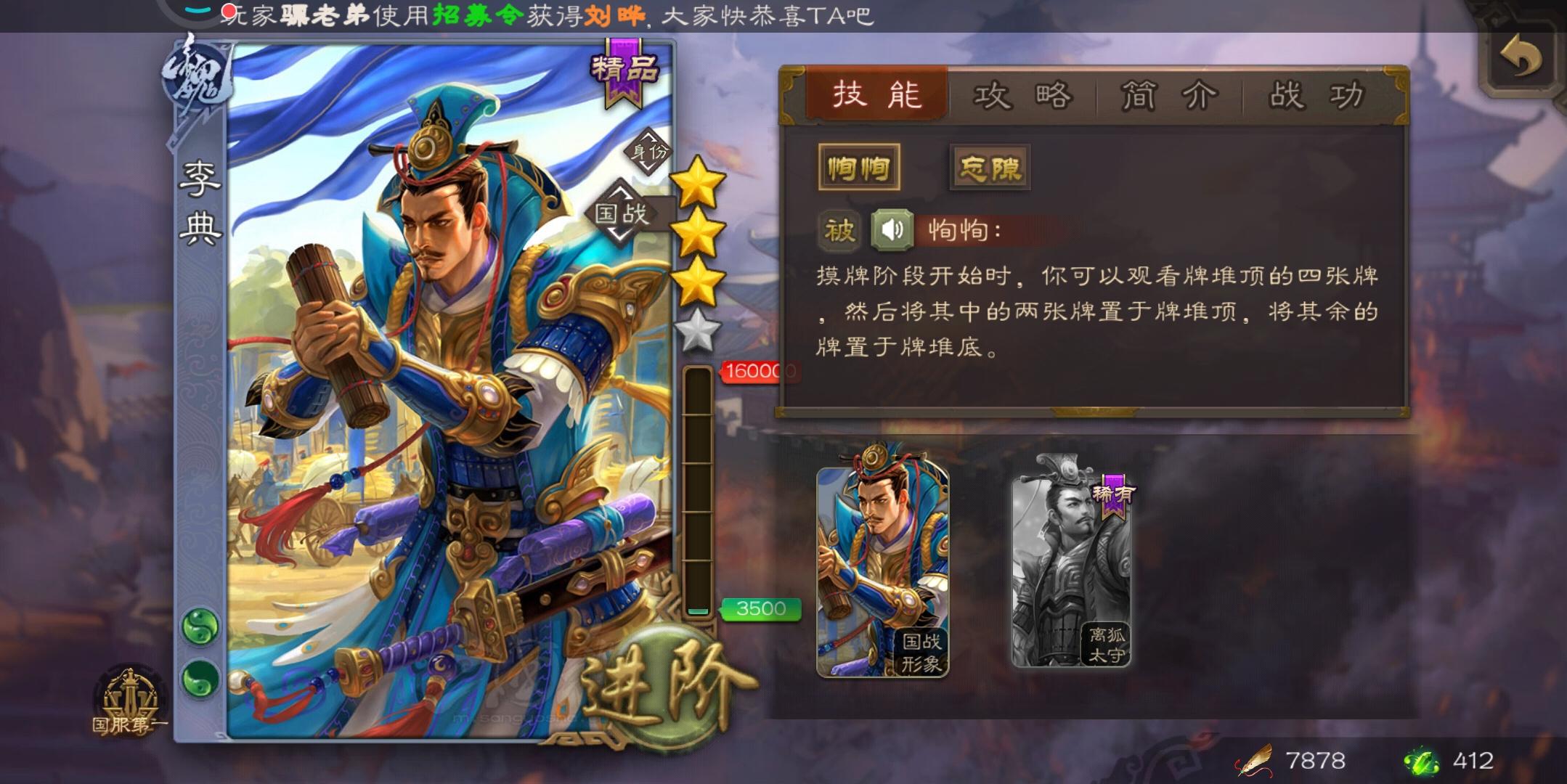Select the 忘隙 skill icon
This screenshot has height=784, width=1567.
[991, 167]
